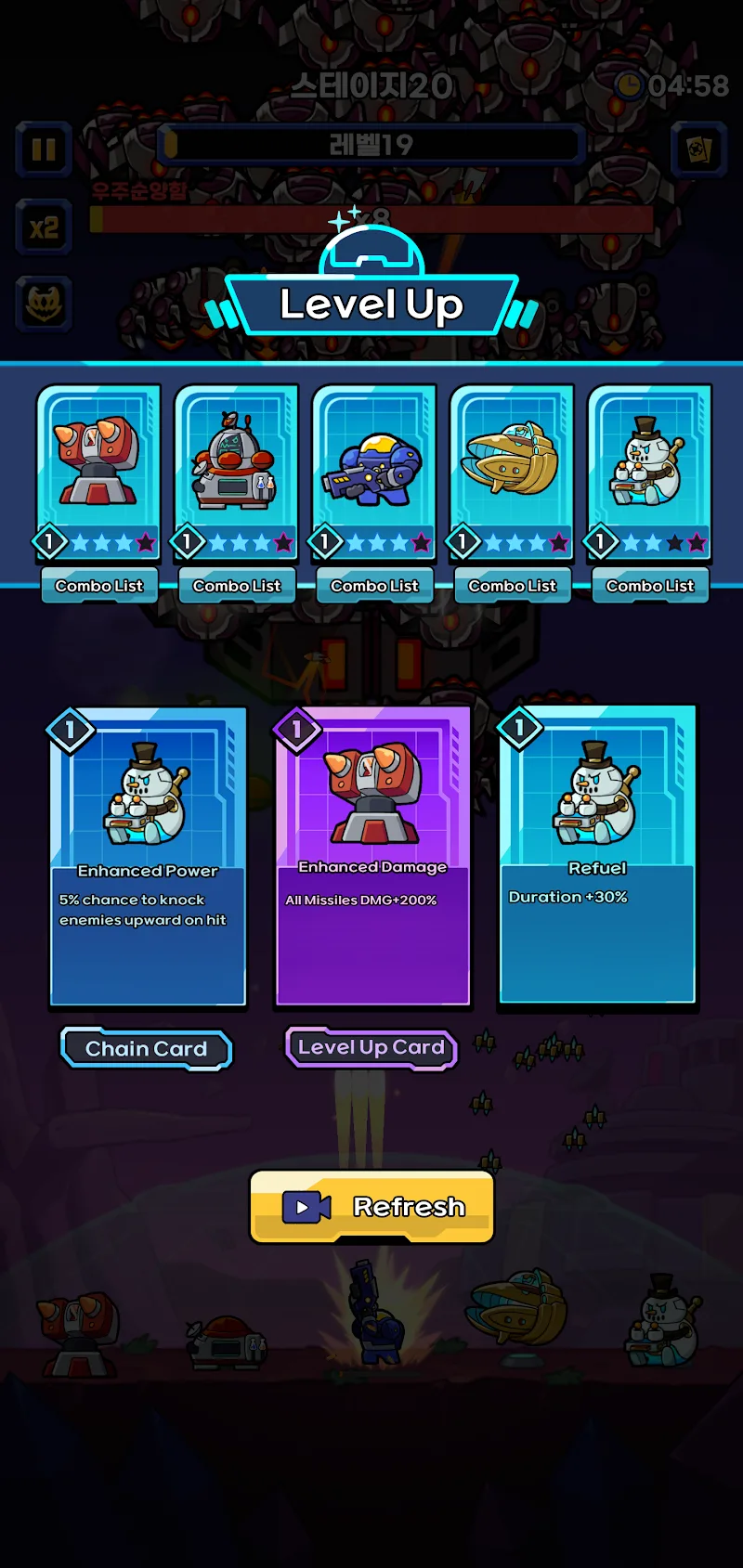743x1568 pixels.
Task: Toggle the x2 speed button
Action: [44, 227]
